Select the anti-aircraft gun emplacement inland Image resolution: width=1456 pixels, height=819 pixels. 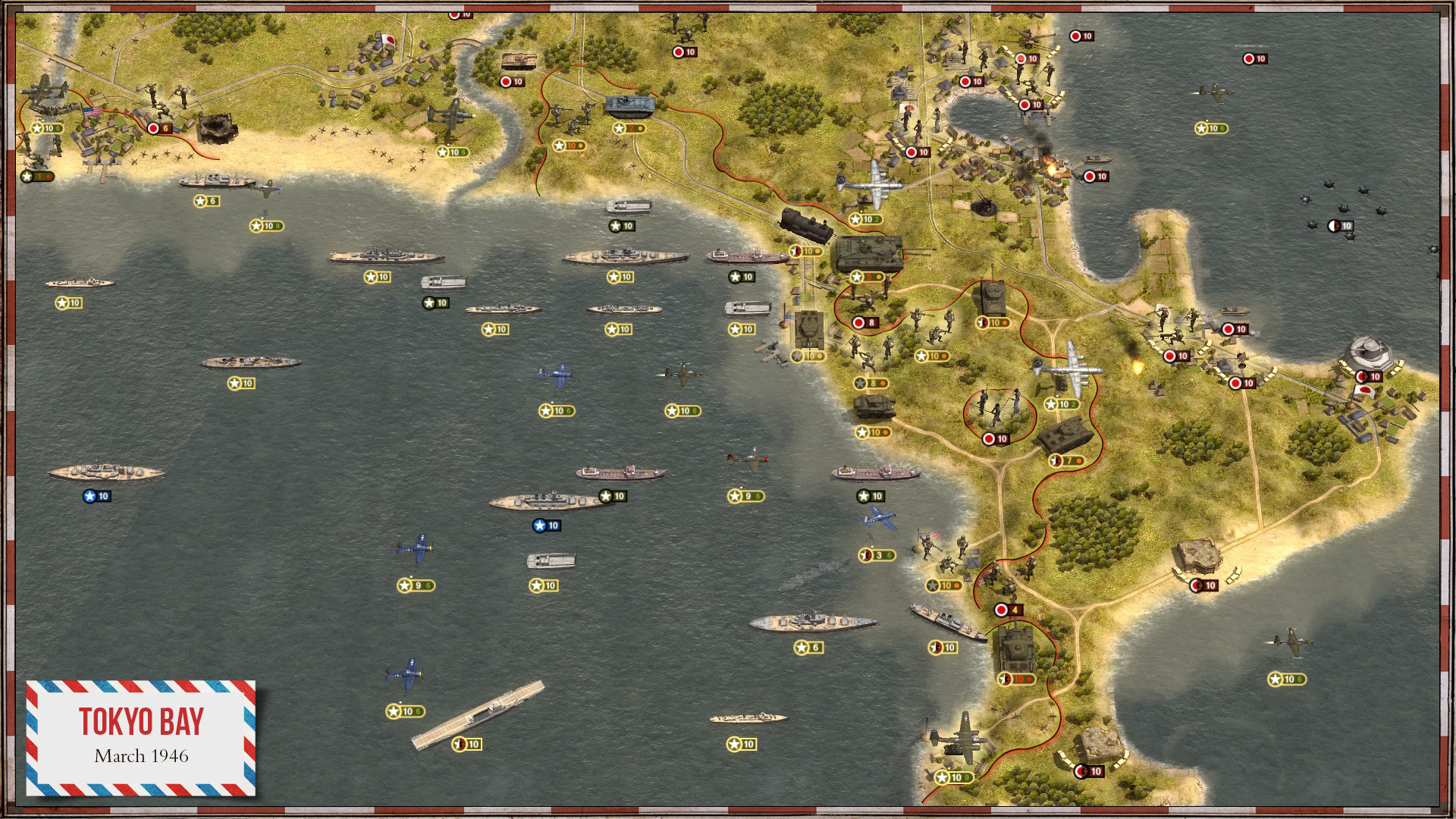click(984, 205)
